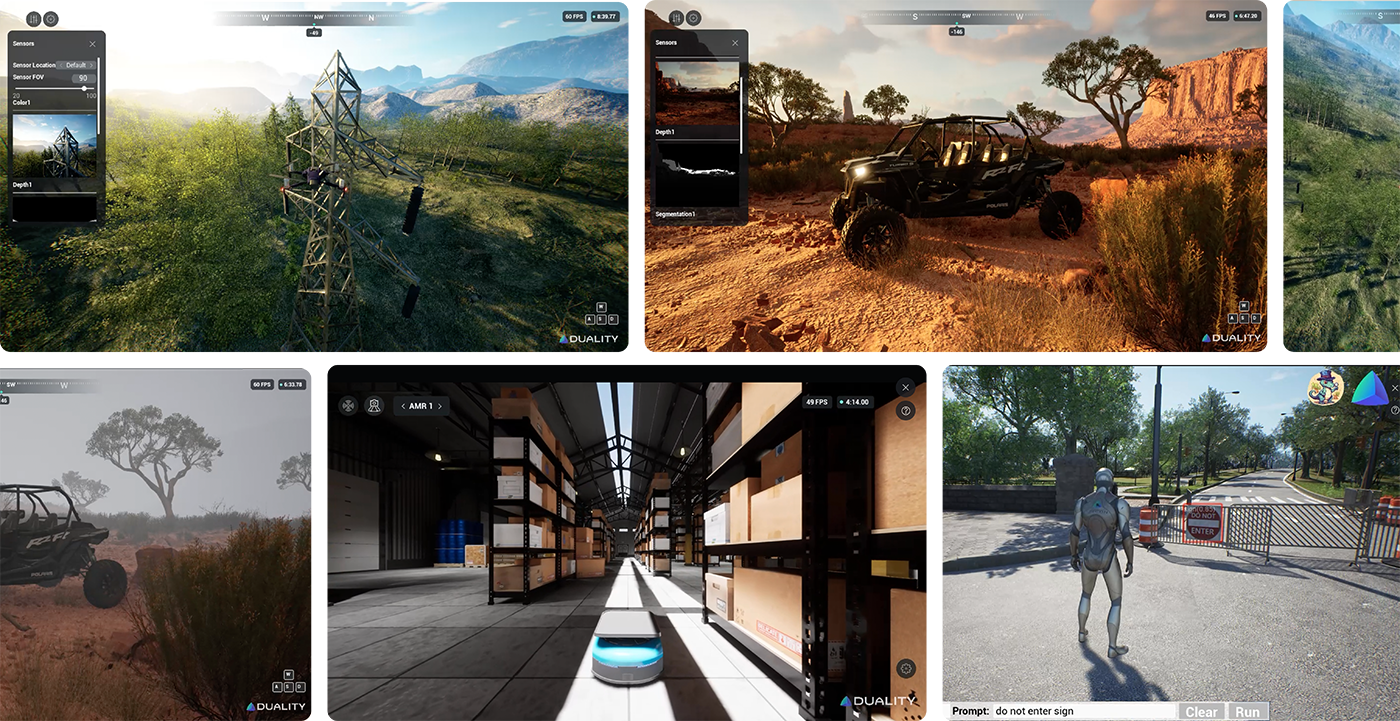This screenshot has width=1400, height=721.
Task: Click the drone icon beside the AMR selector
Action: click(x=348, y=405)
